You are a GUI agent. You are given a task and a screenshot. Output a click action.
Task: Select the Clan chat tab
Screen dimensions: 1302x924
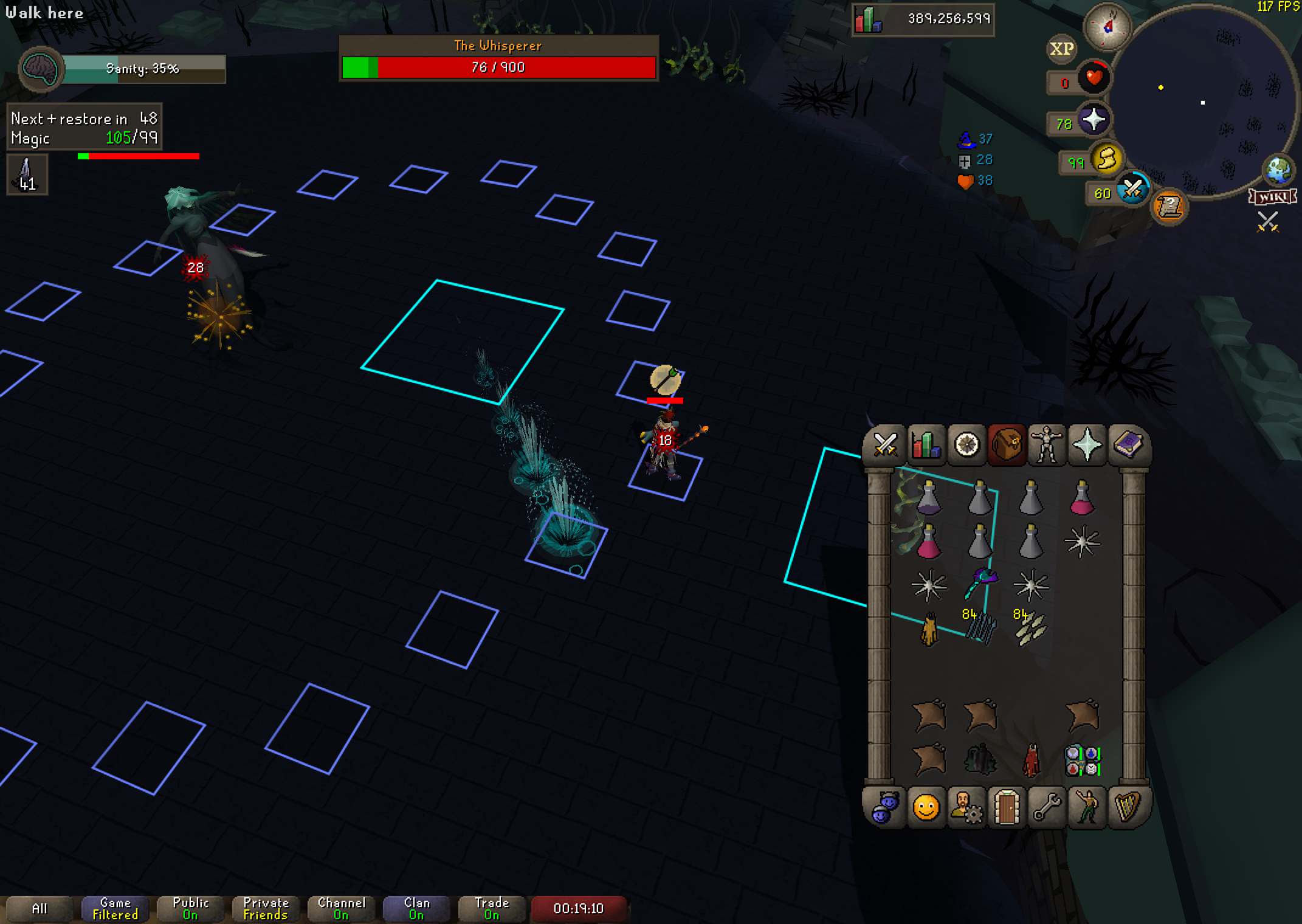(416, 909)
